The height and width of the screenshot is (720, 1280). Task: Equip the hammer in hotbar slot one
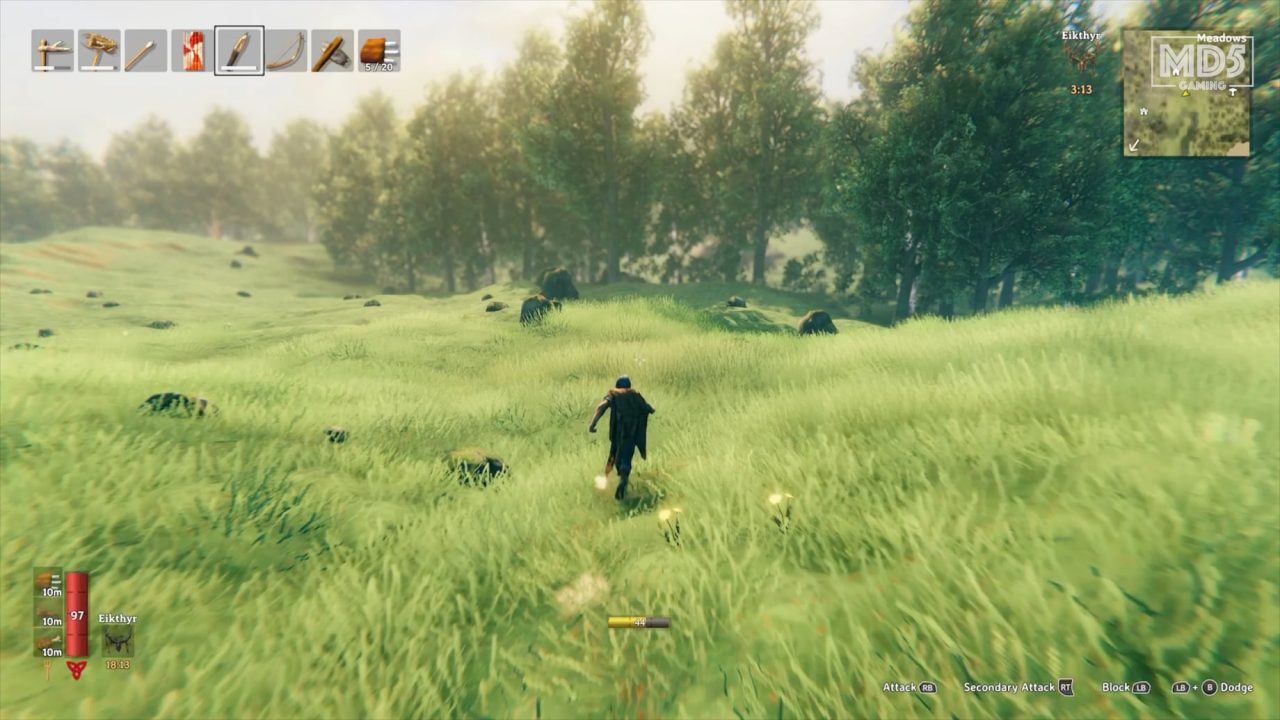click(x=51, y=49)
